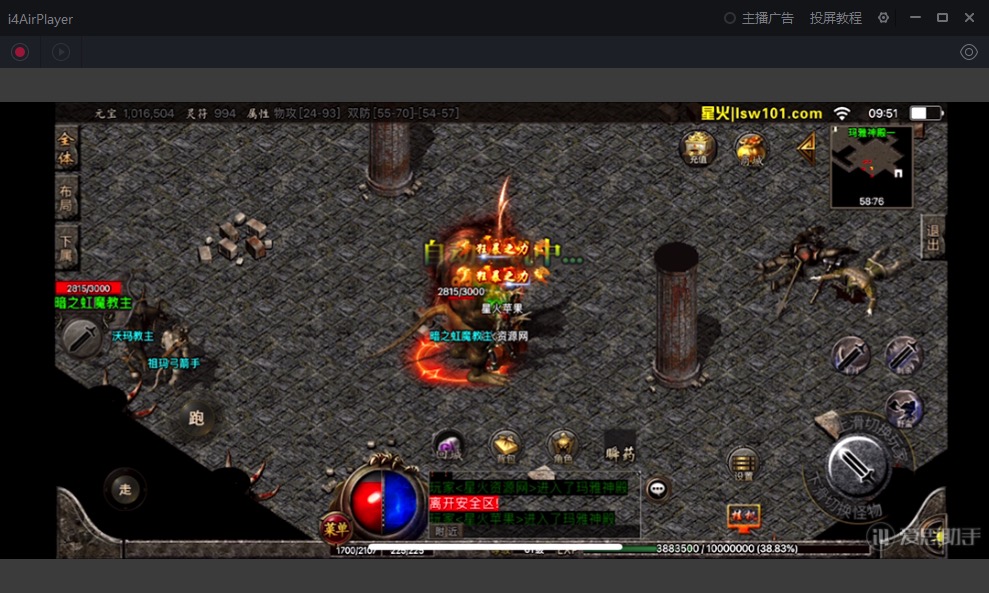Screen dimensions: 989x593
Task: Start recording with the red record button
Action: click(20, 52)
